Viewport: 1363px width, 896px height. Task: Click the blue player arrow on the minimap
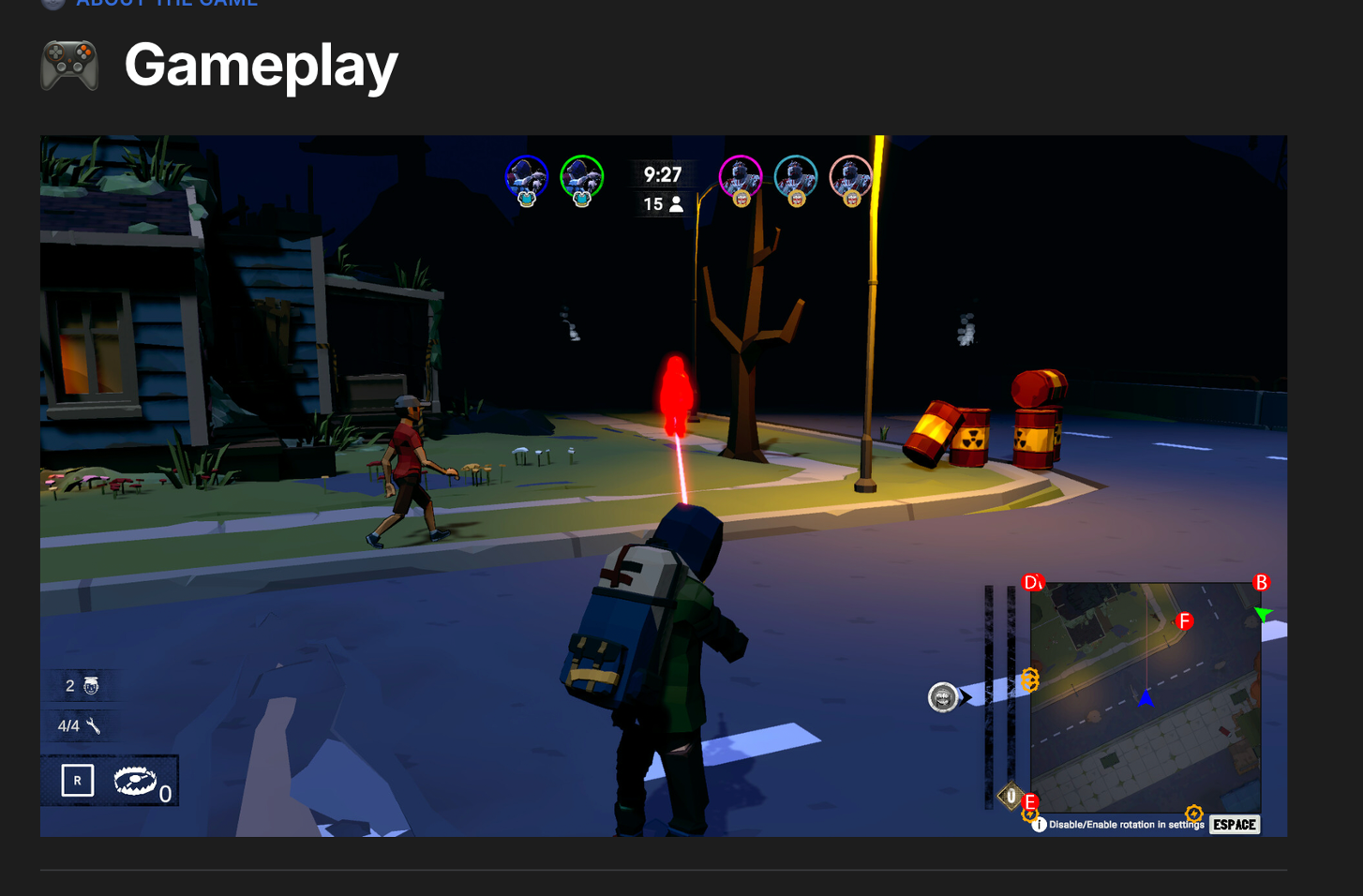[x=1146, y=699]
